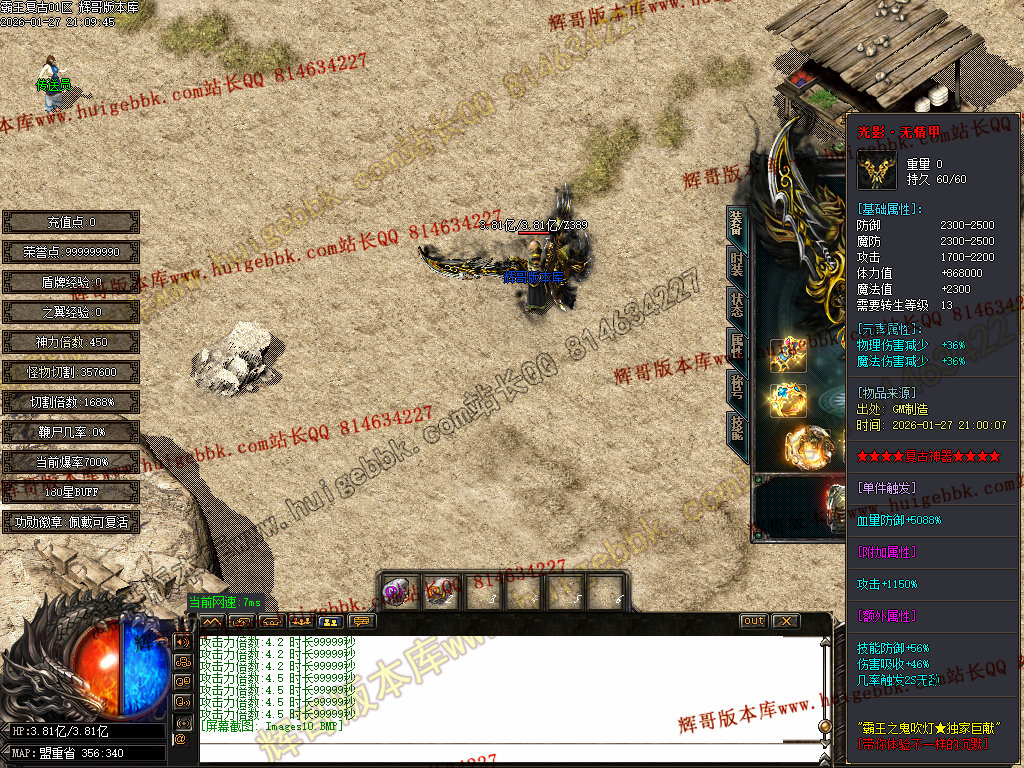Open the 神力倍数 divine power panel

(x=71, y=342)
